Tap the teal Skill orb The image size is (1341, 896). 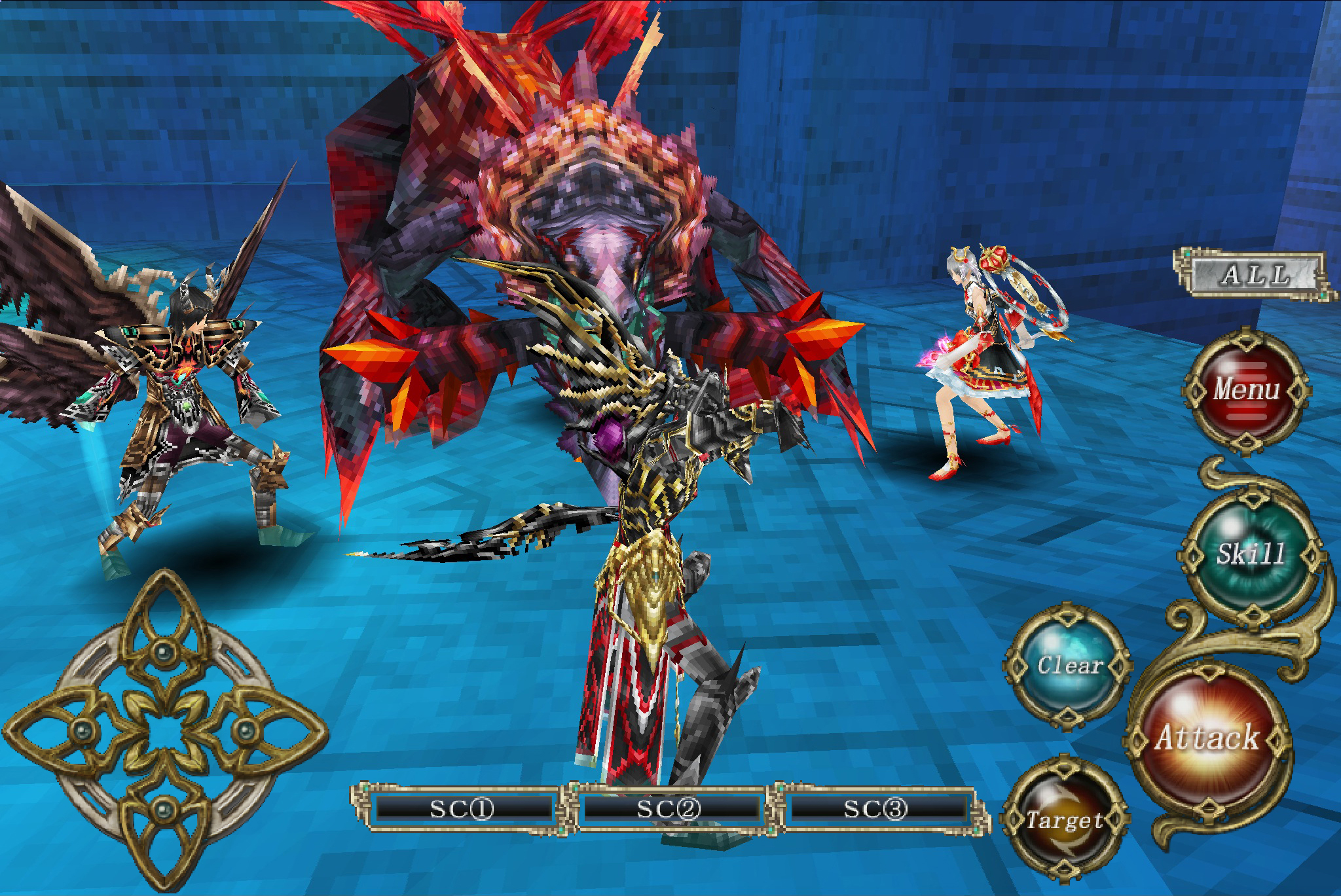pyautogui.click(x=1251, y=554)
